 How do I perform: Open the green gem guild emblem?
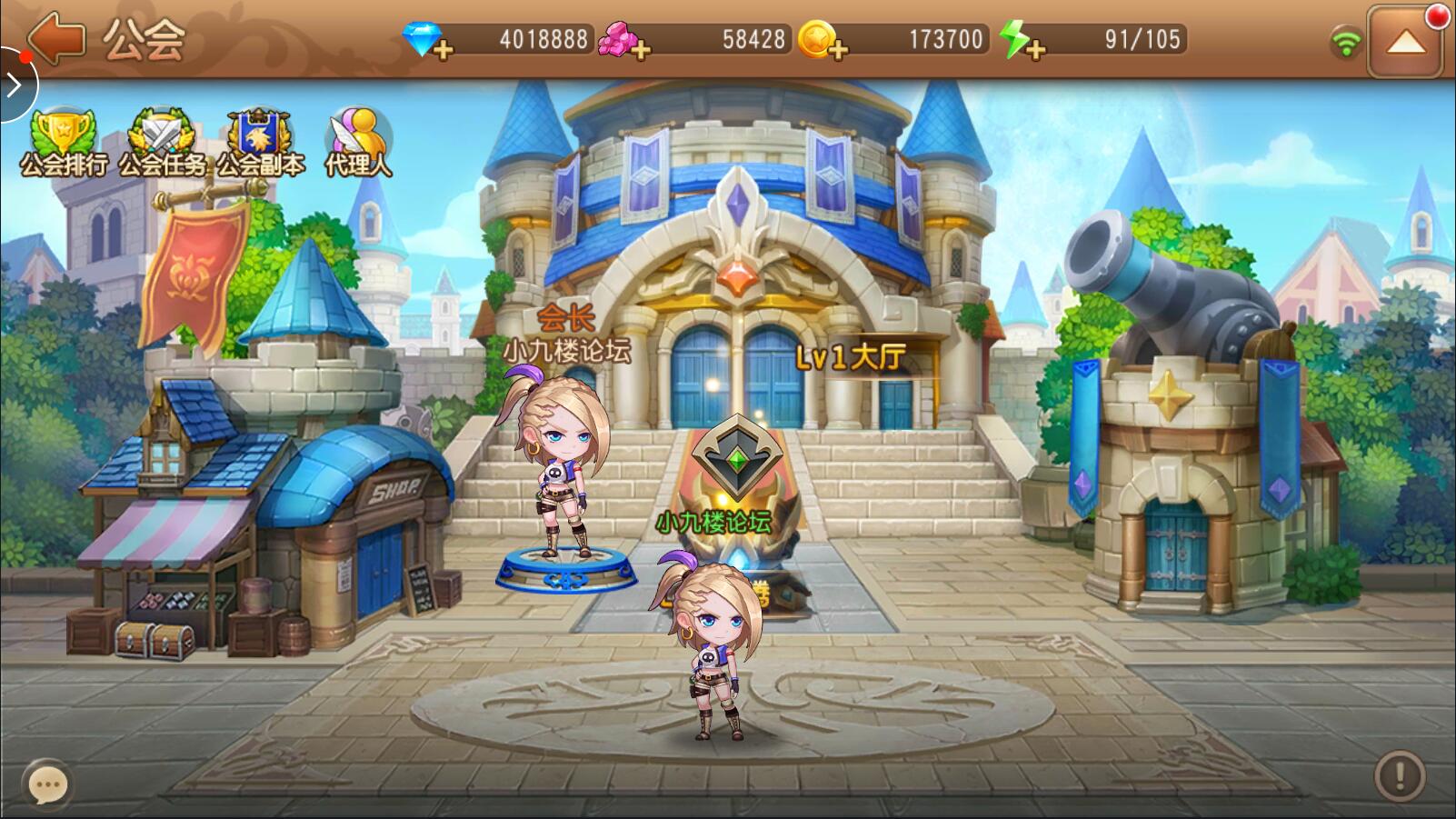point(737,459)
